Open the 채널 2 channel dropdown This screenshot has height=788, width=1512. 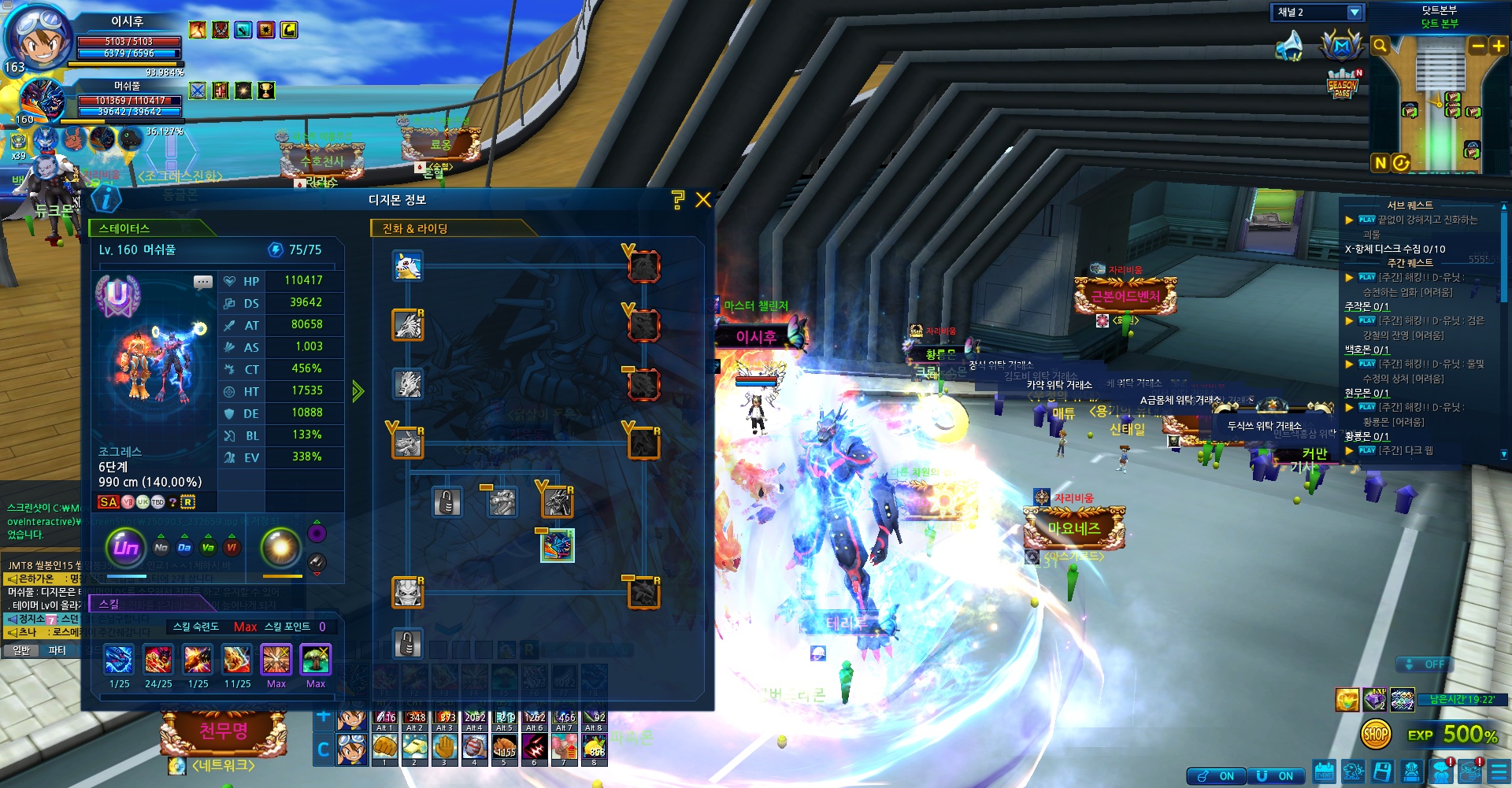pyautogui.click(x=1354, y=13)
